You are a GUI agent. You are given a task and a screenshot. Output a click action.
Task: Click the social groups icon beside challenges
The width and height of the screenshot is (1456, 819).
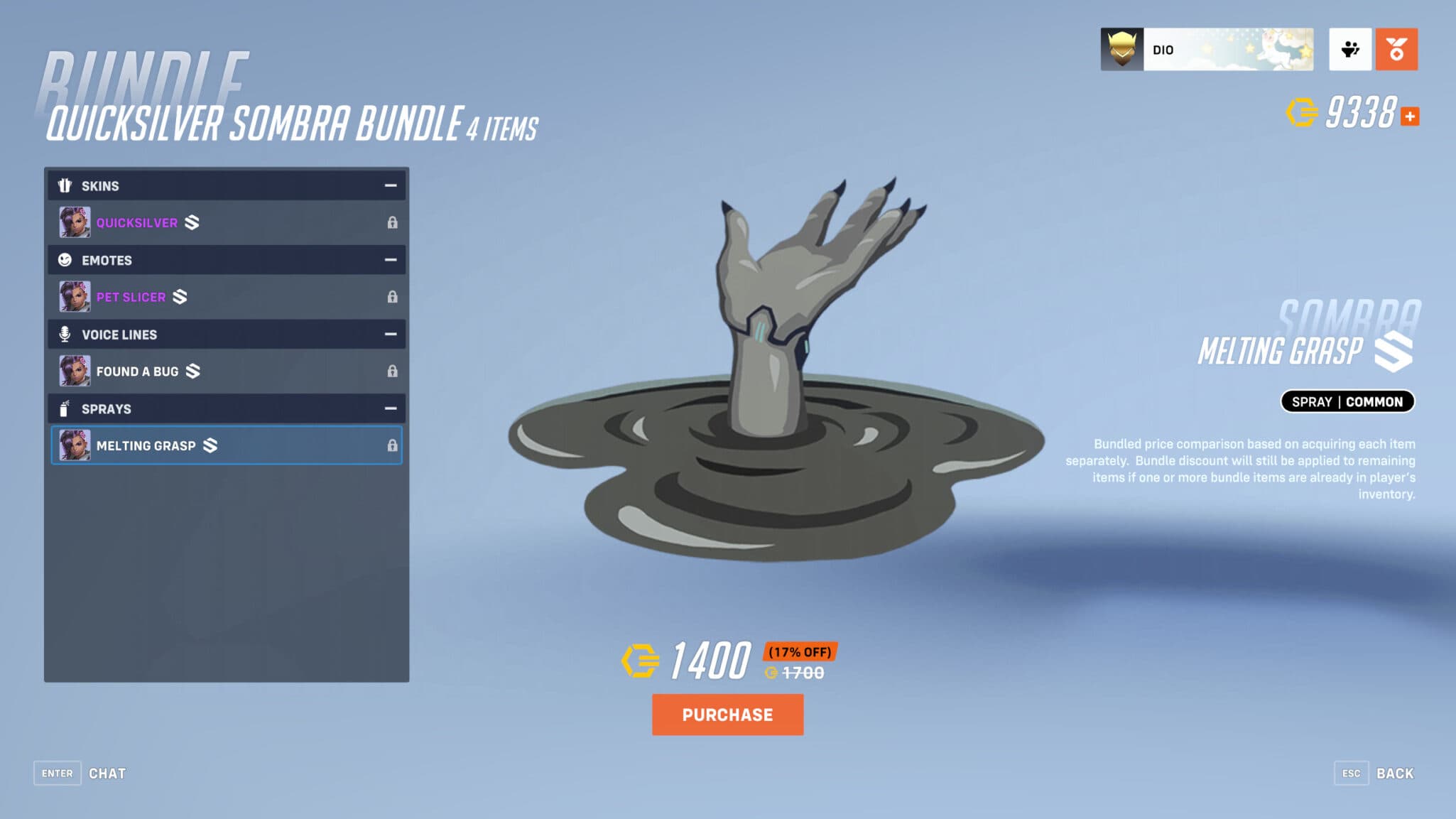1350,48
